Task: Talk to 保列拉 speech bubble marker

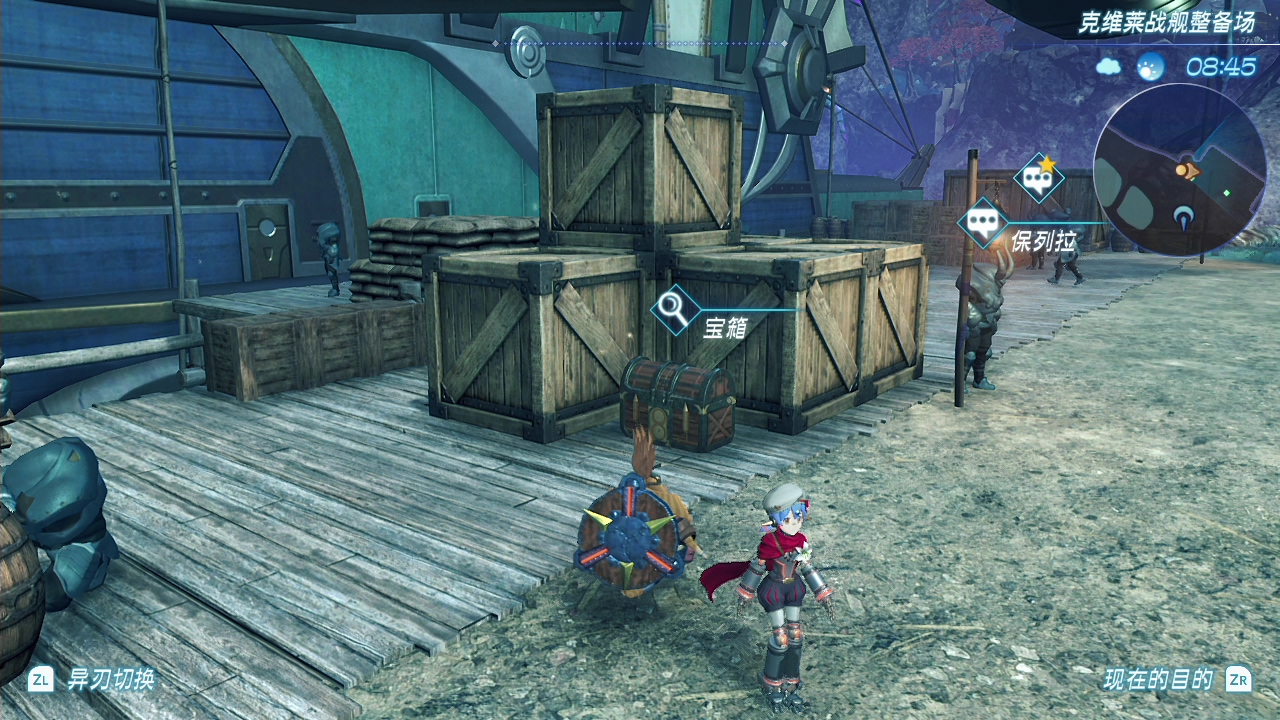Action: pyautogui.click(x=983, y=223)
